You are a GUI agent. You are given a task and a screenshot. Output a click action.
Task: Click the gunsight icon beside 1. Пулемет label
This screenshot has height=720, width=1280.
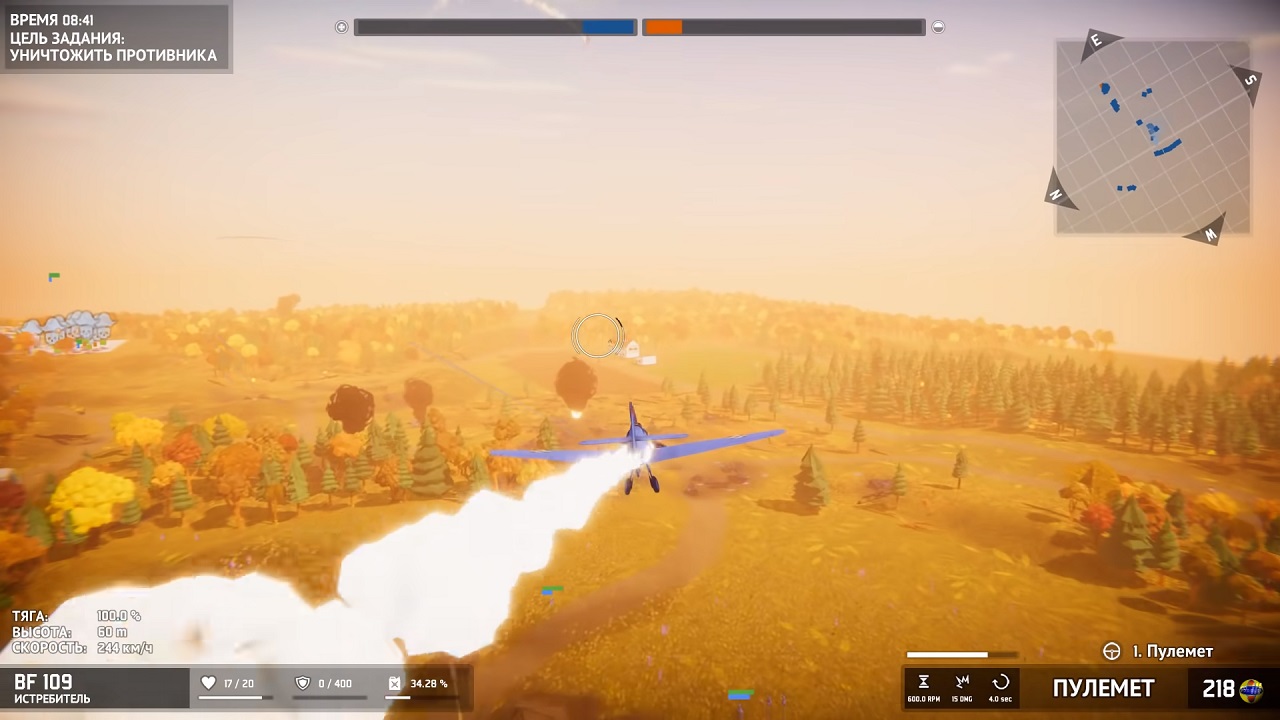click(1110, 652)
